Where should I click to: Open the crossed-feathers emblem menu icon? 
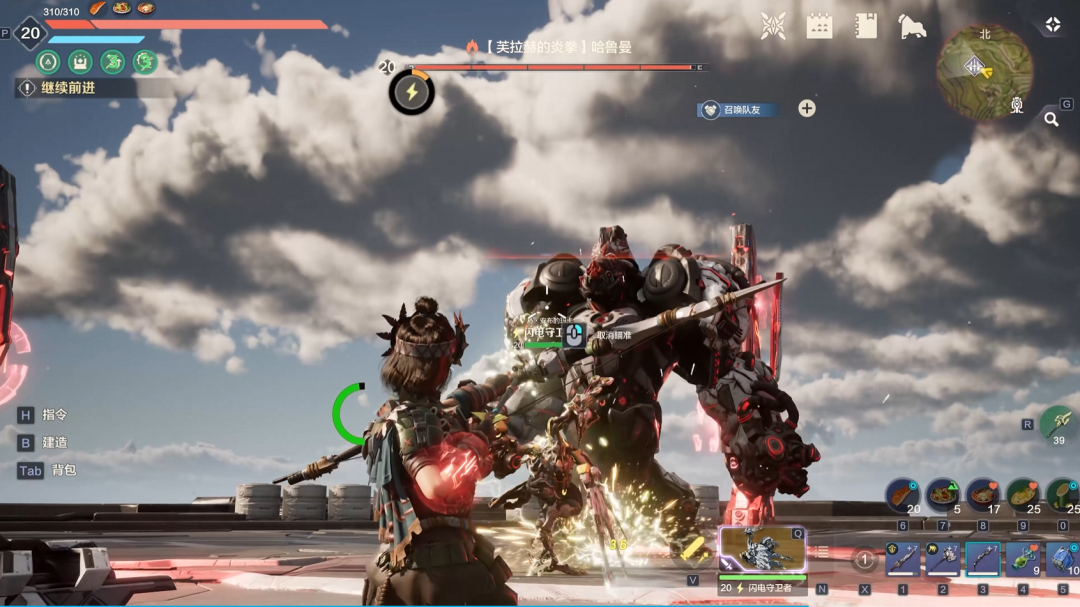[x=773, y=26]
